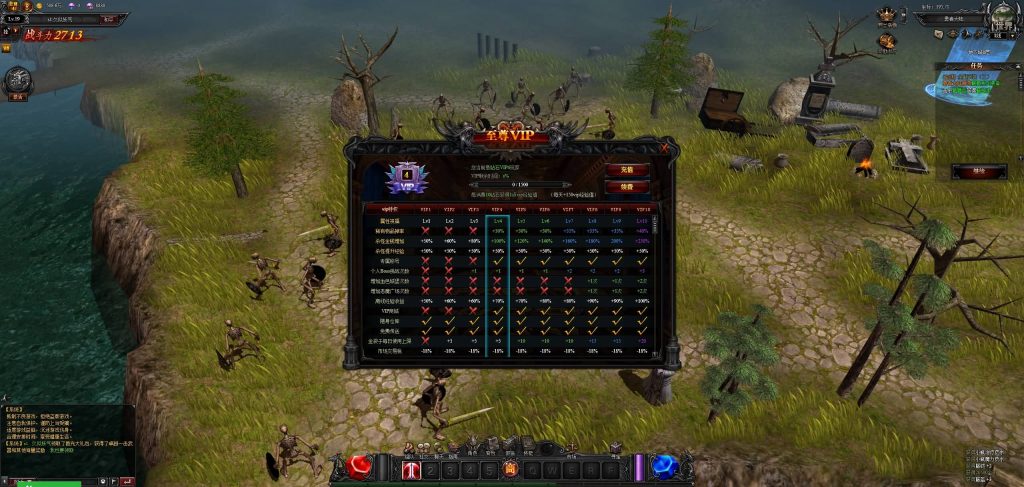
Task: Click the red button under the quest tracker
Action: 965,171
